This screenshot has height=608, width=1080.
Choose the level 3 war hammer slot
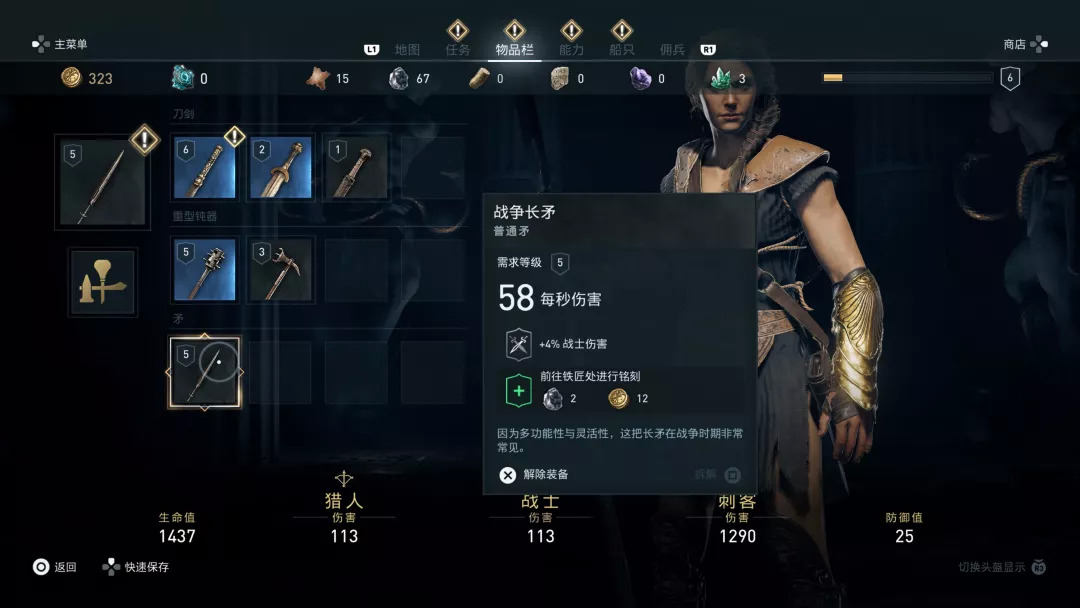click(x=281, y=270)
